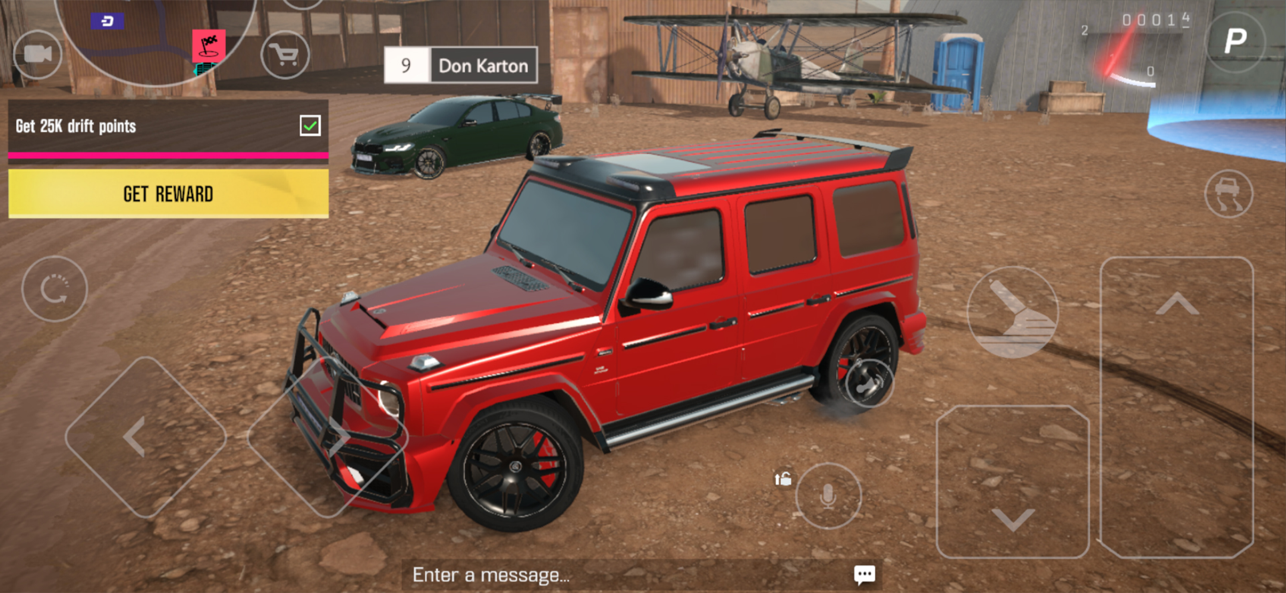
Task: Engage the P parking button
Action: pos(1235,41)
